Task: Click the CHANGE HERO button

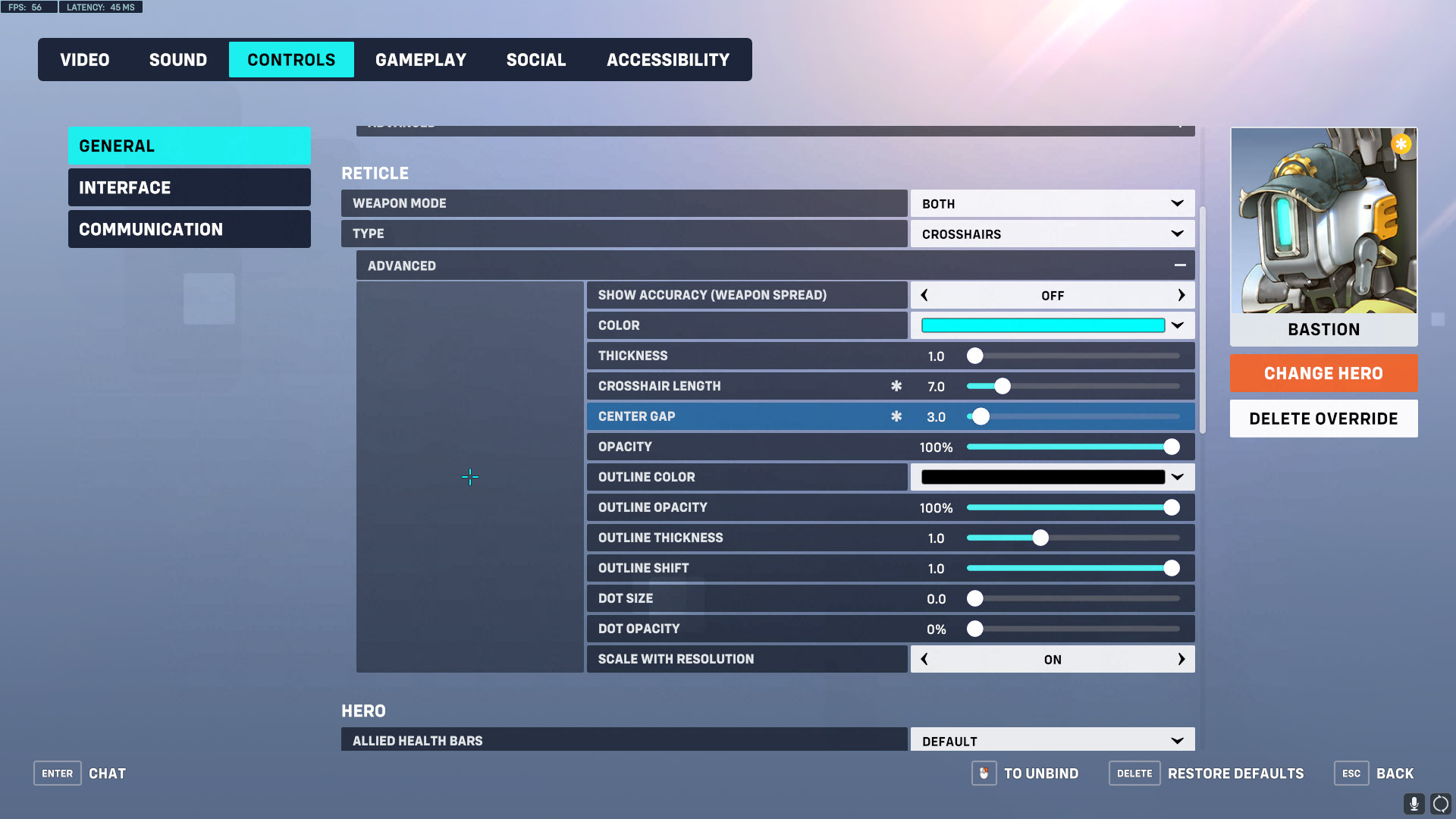Action: tap(1323, 373)
